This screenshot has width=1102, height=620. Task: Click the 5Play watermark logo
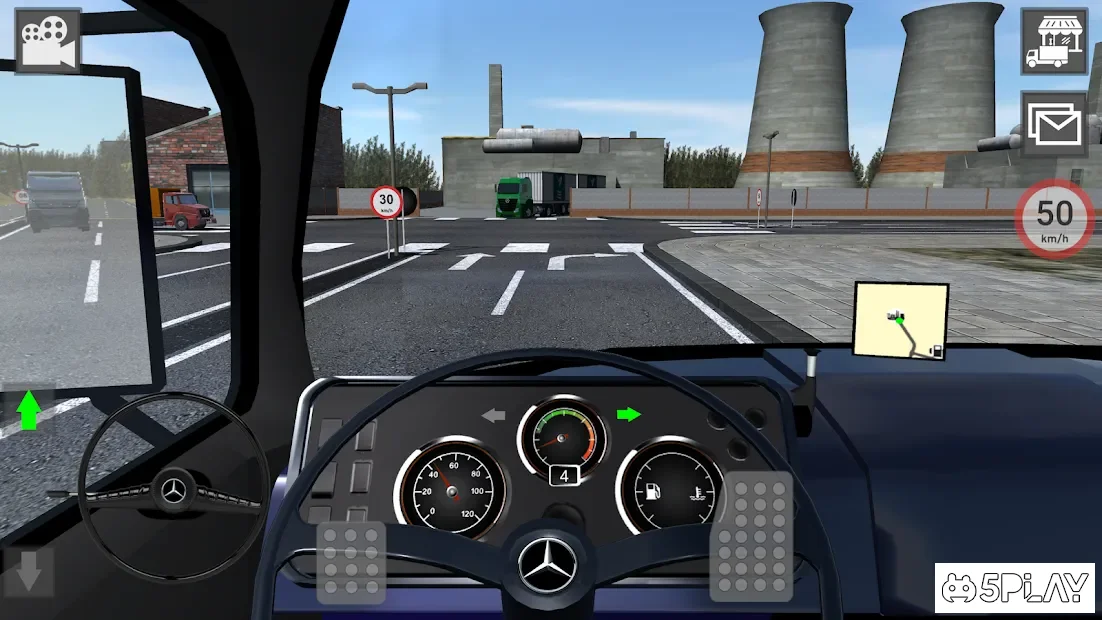click(x=1014, y=588)
